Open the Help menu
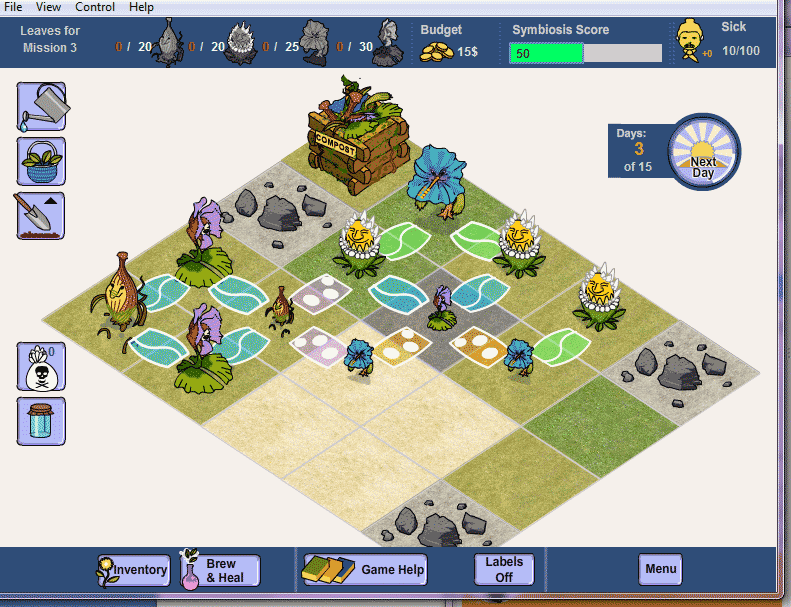The image size is (791, 607). [x=141, y=7]
